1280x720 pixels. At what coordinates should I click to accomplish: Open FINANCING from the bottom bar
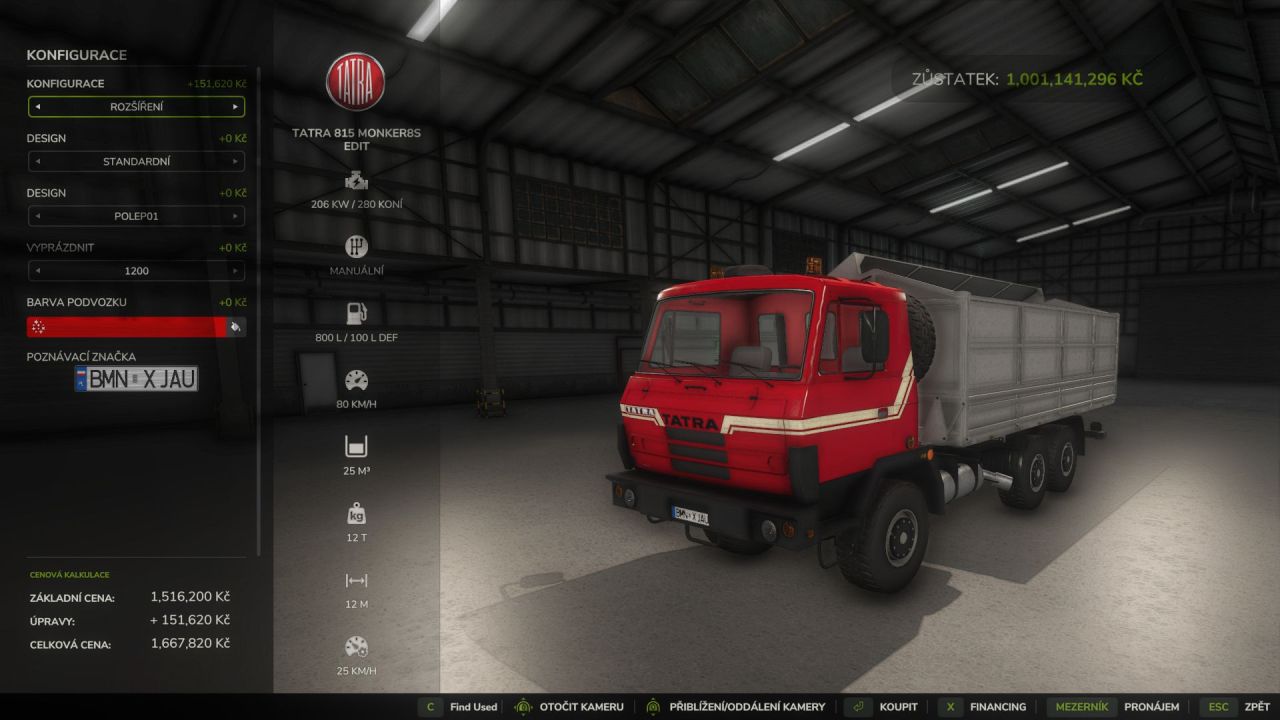pyautogui.click(x=997, y=706)
